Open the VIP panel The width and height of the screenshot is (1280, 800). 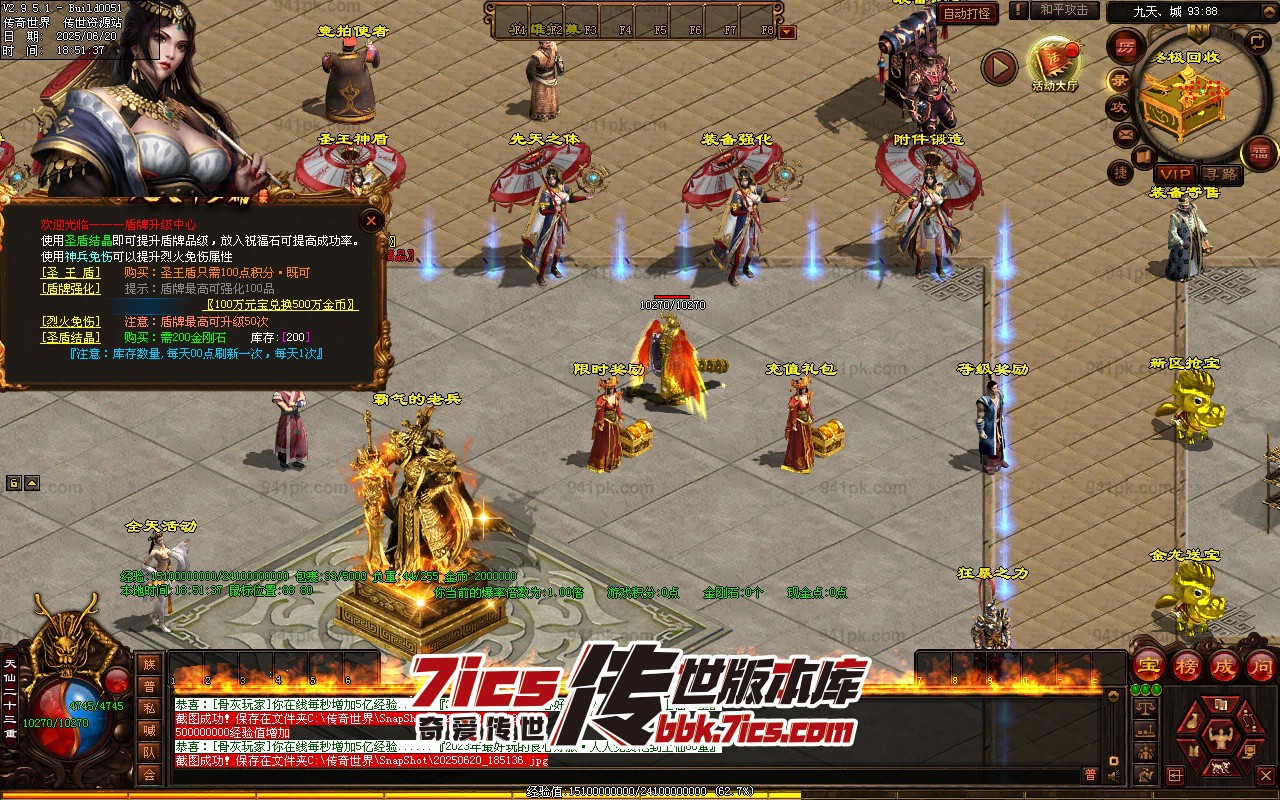(1174, 174)
